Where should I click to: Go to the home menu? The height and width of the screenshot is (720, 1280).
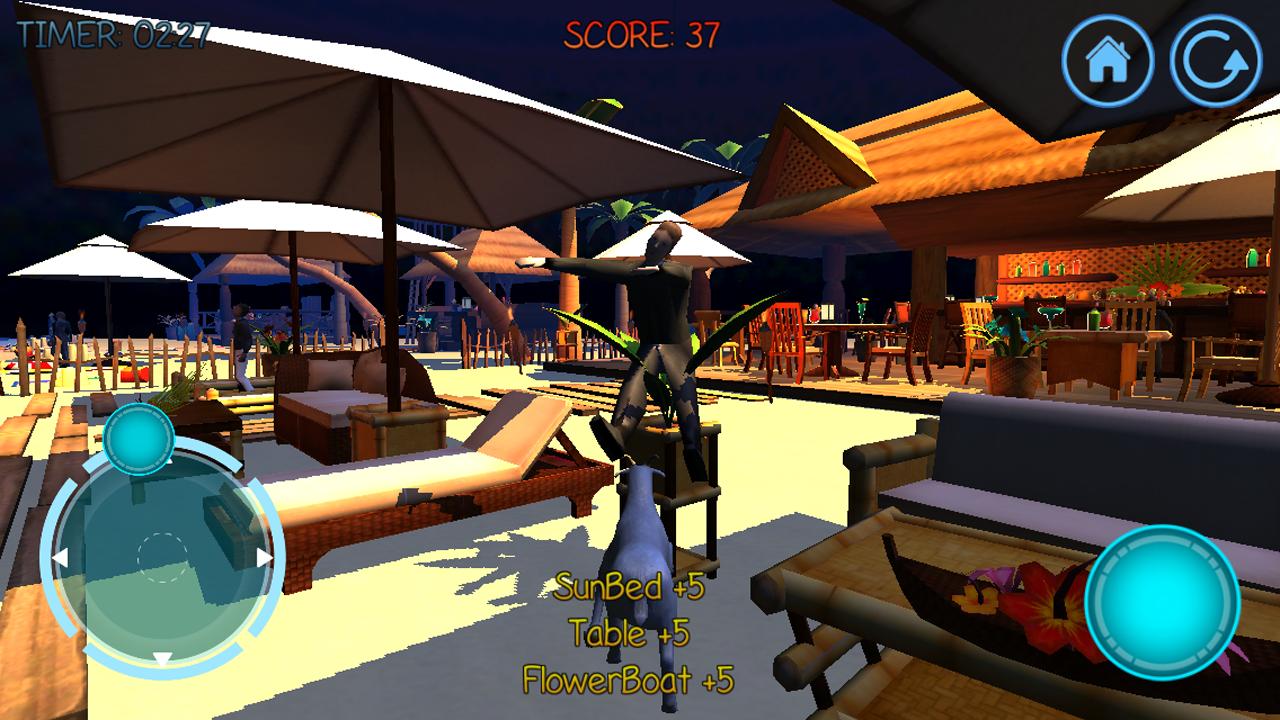(1107, 60)
